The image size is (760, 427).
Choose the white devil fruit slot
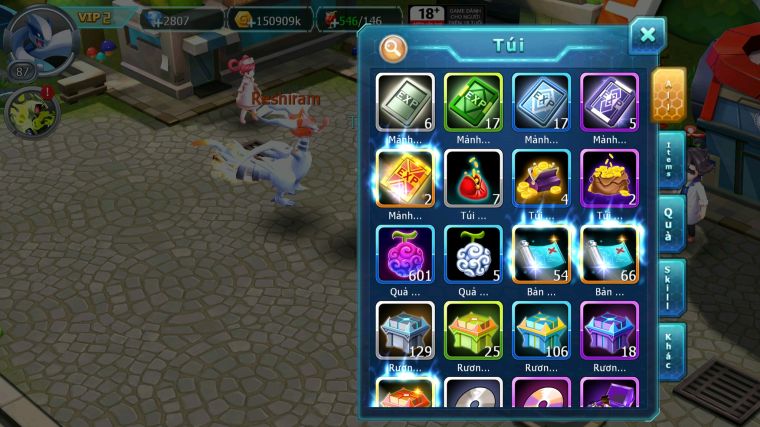point(473,254)
